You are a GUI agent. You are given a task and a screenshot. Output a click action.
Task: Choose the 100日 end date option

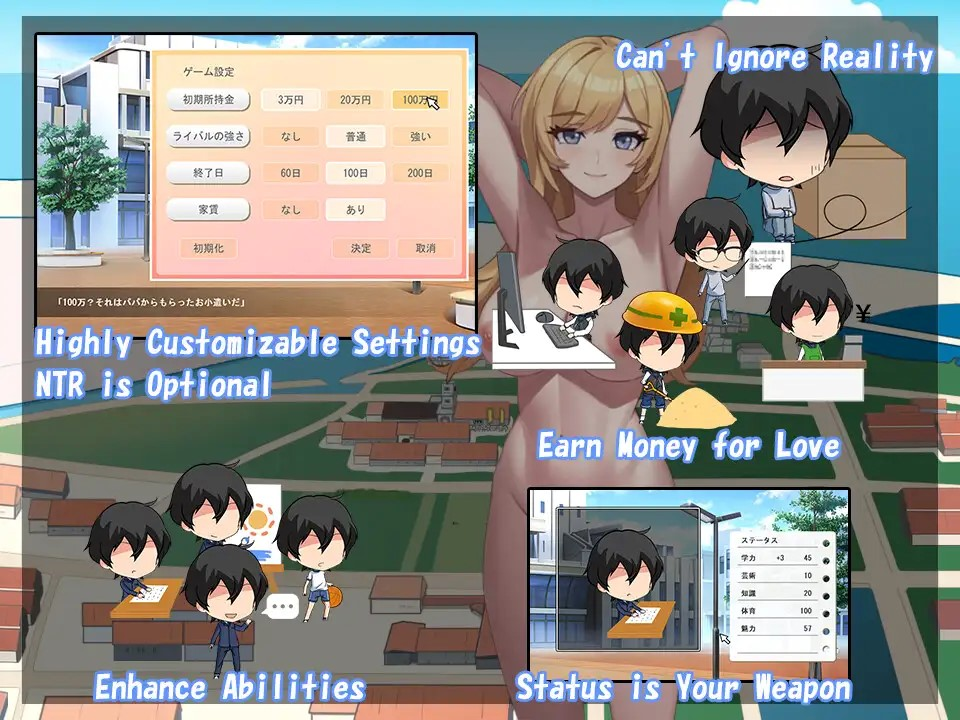355,173
